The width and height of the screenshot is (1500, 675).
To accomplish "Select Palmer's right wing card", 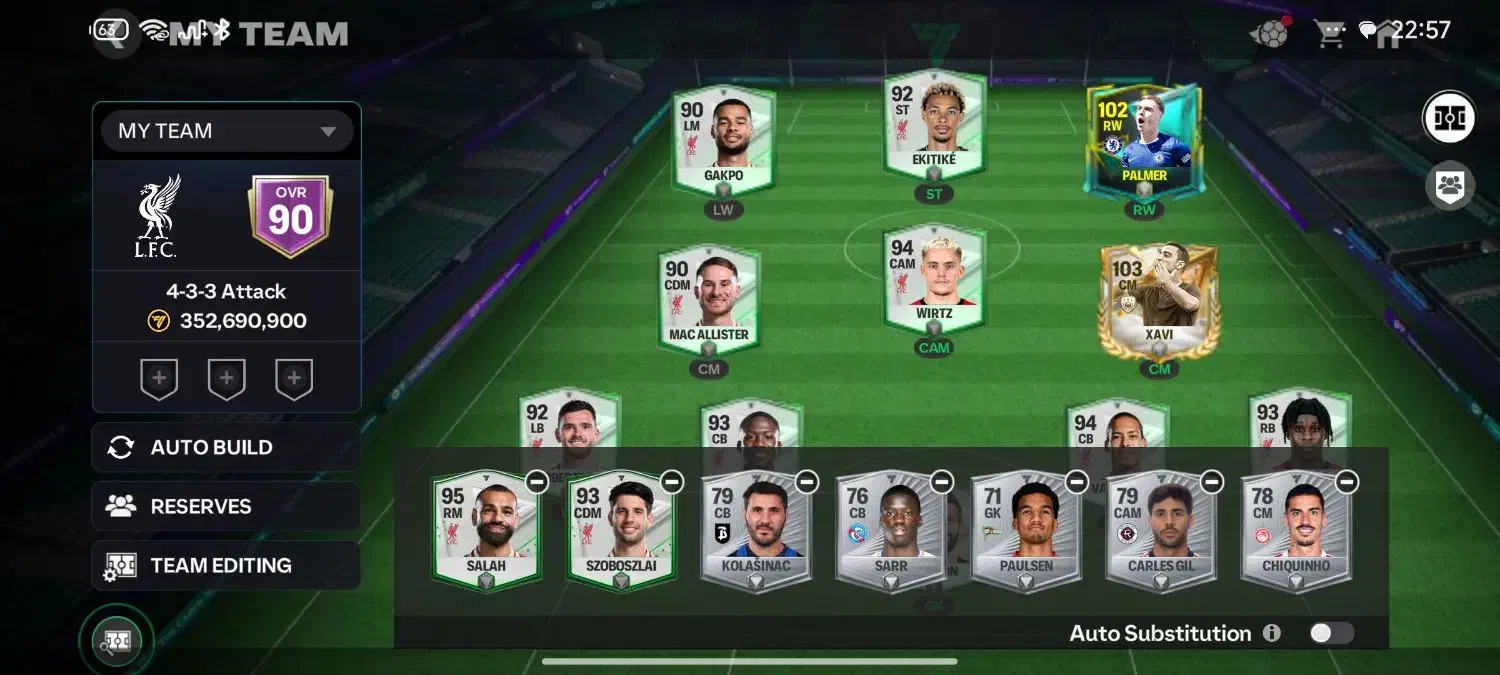I will 1144,140.
